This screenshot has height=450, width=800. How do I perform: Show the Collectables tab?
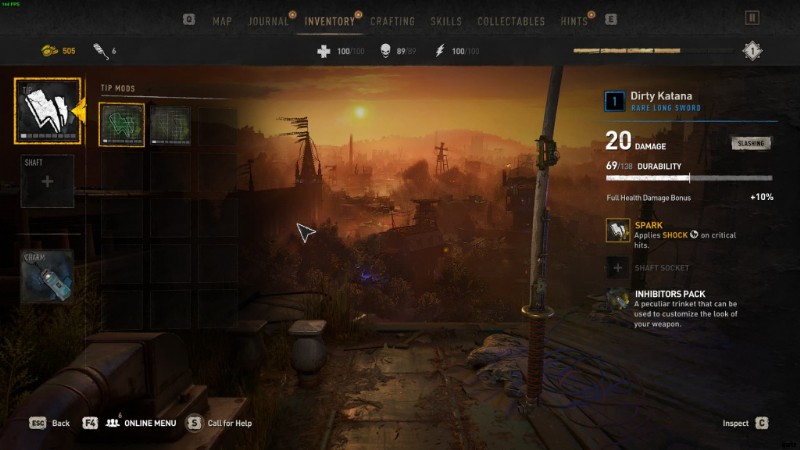pos(511,21)
